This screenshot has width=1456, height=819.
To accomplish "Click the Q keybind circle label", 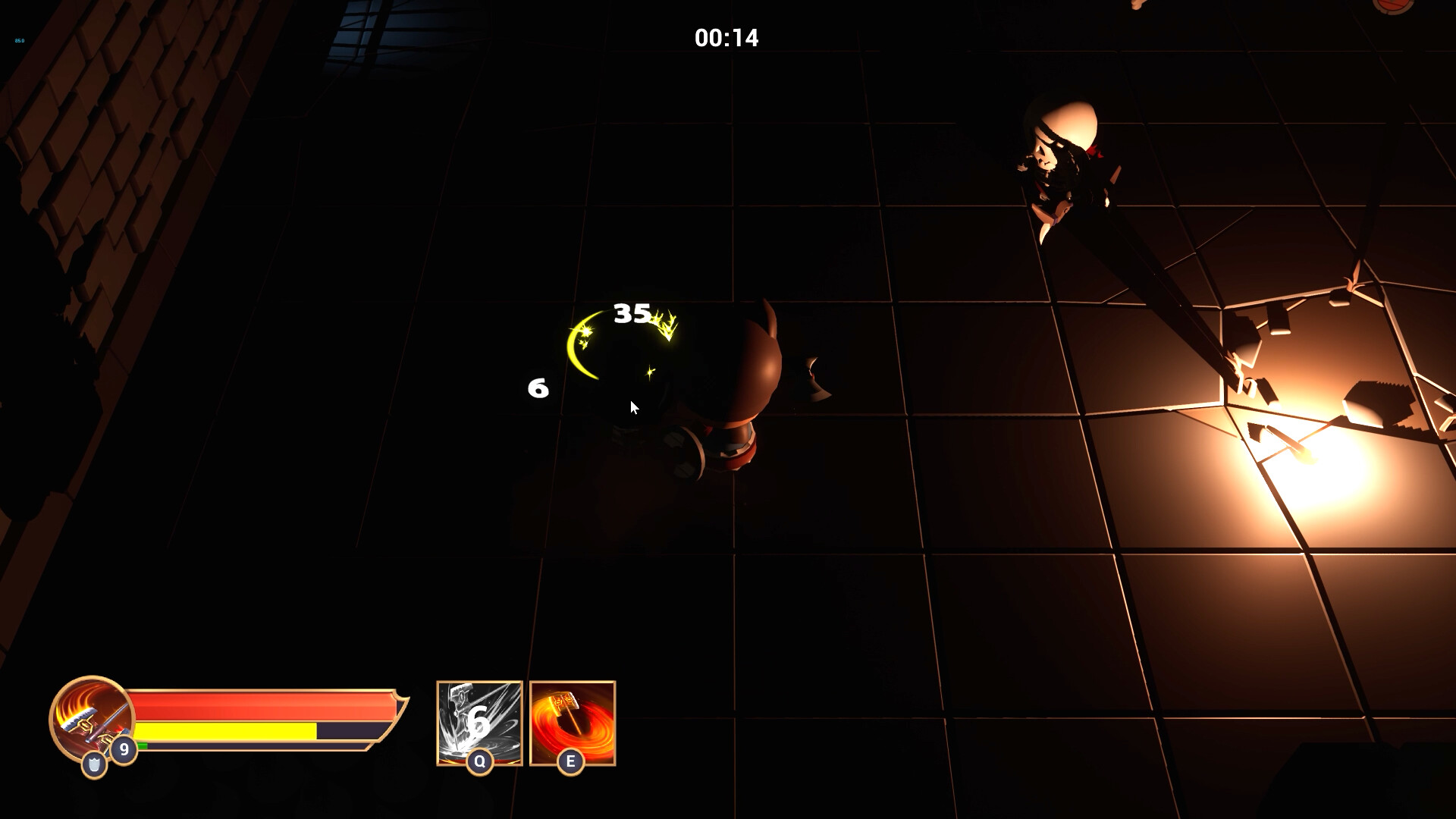I will coord(479,760).
